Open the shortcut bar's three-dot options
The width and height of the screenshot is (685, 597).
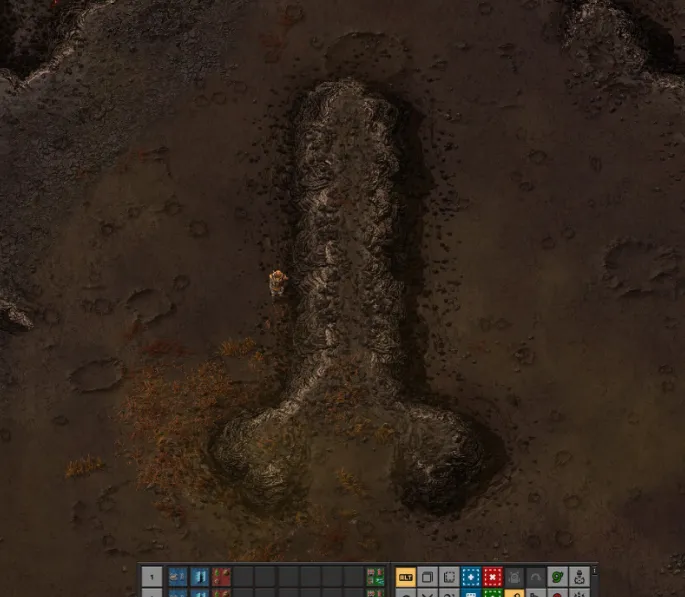tap(594, 572)
